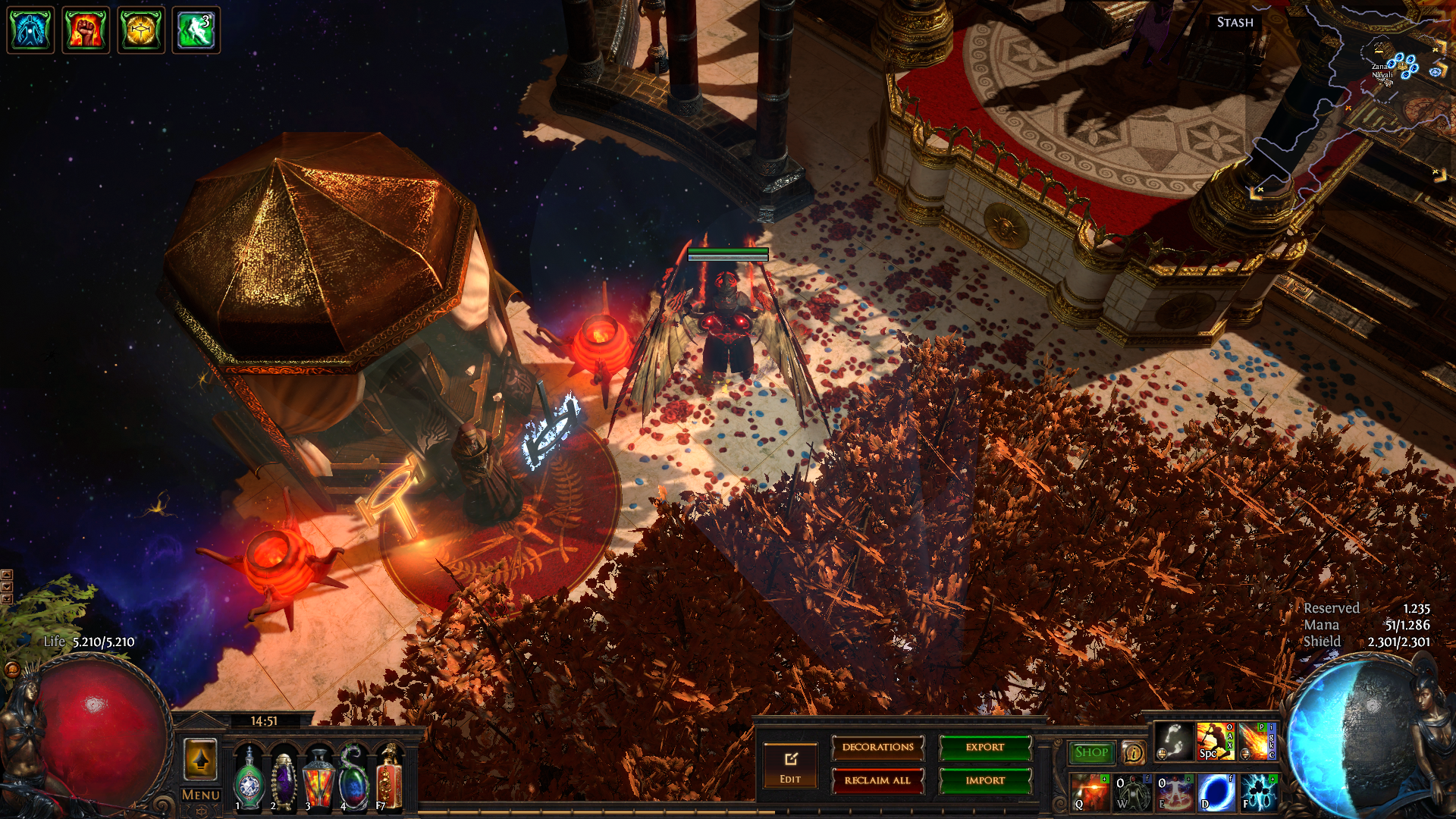The width and height of the screenshot is (1456, 819).
Task: Click the Reclaim All button
Action: [877, 780]
